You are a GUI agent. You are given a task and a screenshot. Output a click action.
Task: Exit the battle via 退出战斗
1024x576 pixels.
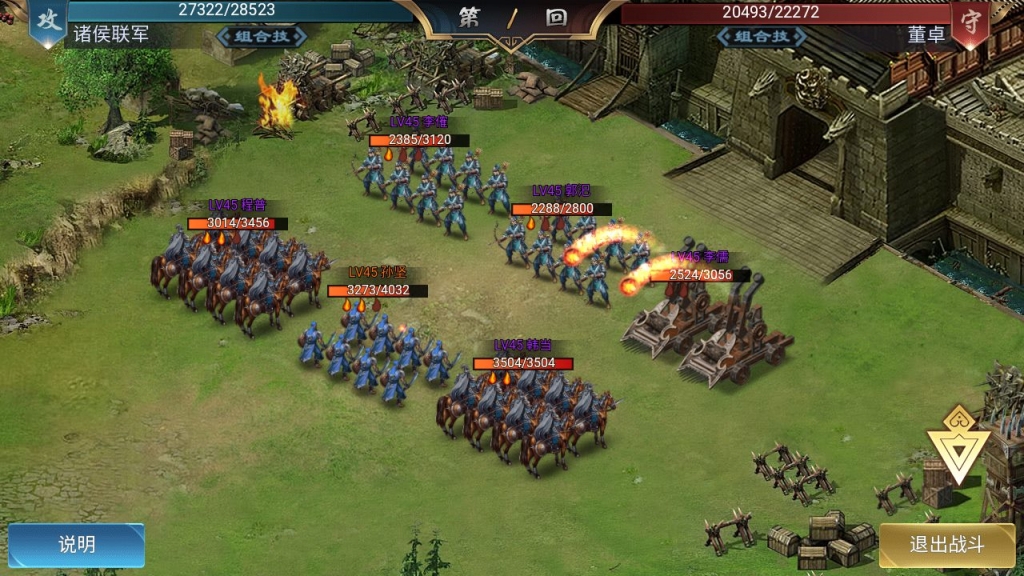[x=946, y=545]
